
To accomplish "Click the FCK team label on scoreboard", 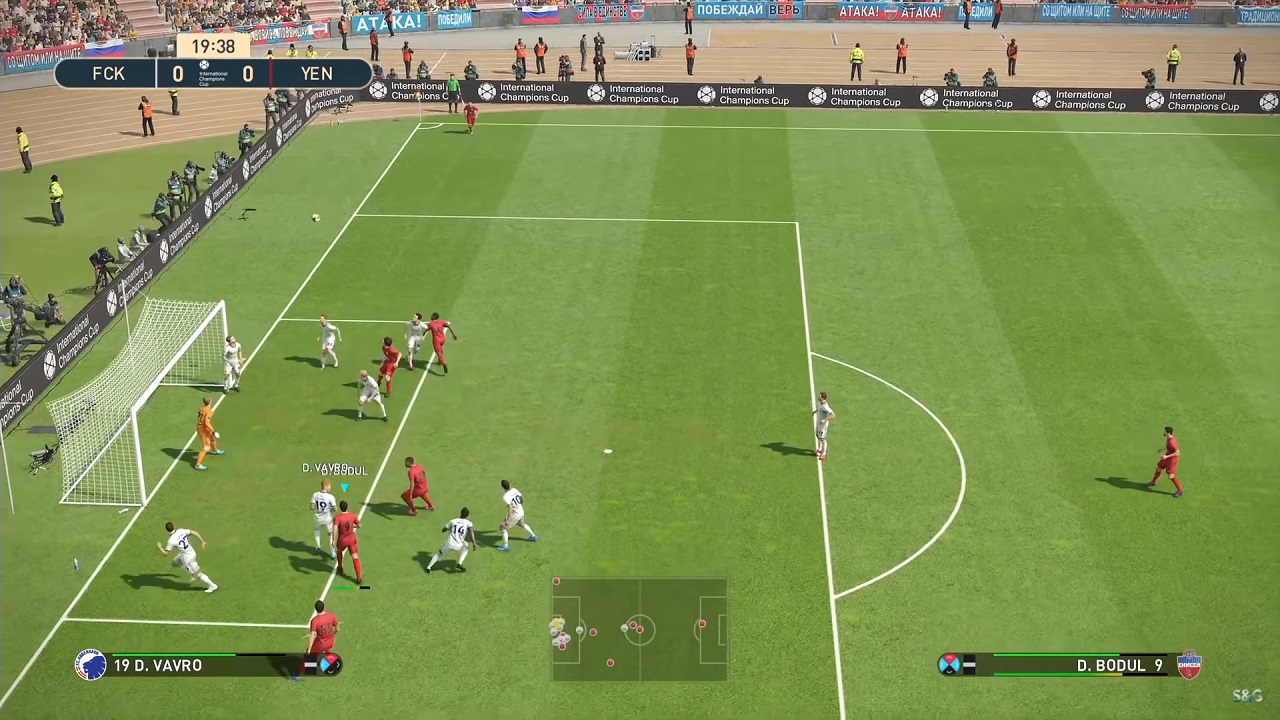I will pos(109,74).
